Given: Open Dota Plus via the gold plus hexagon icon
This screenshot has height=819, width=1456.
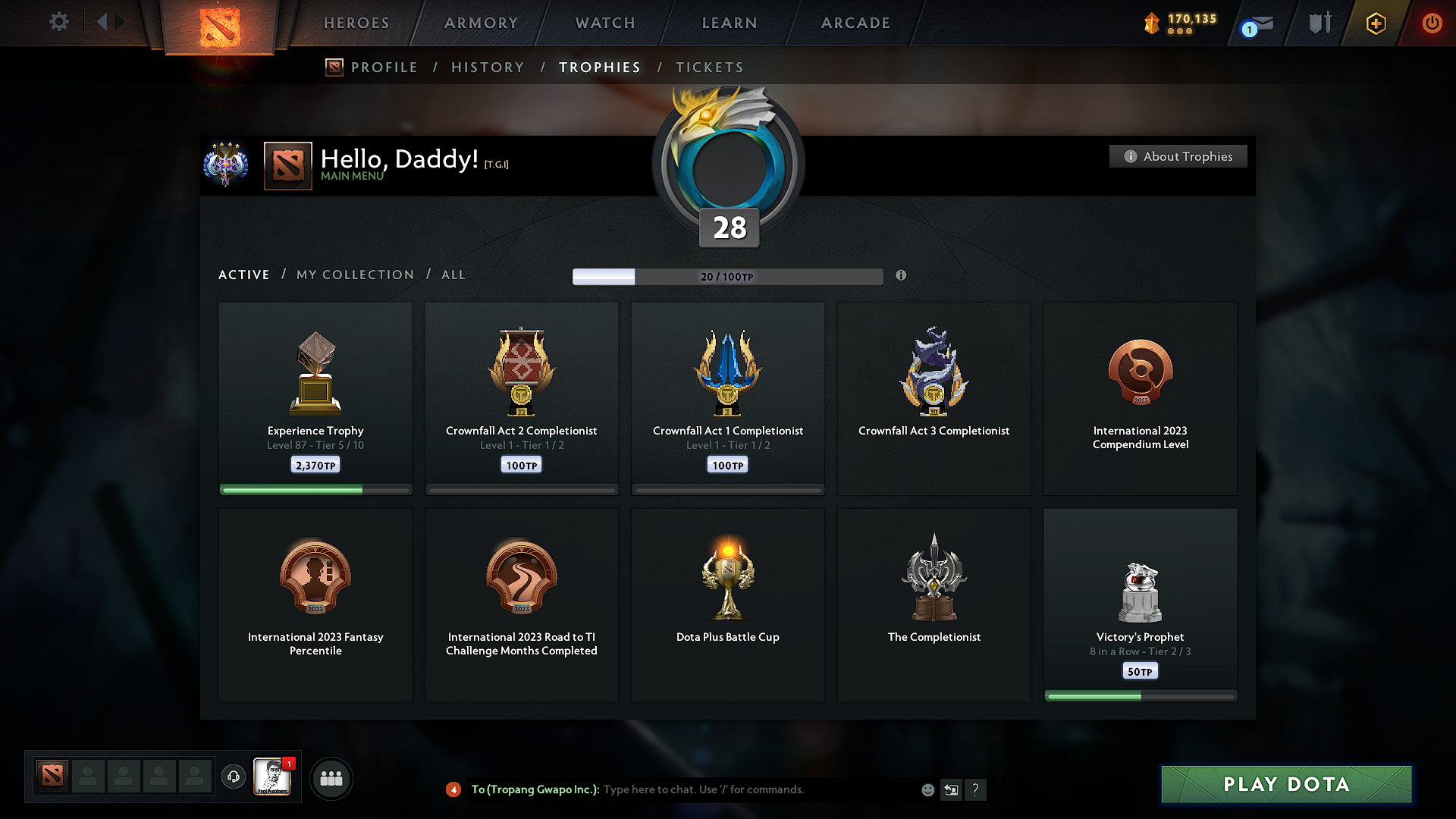Looking at the screenshot, I should click(x=1375, y=23).
